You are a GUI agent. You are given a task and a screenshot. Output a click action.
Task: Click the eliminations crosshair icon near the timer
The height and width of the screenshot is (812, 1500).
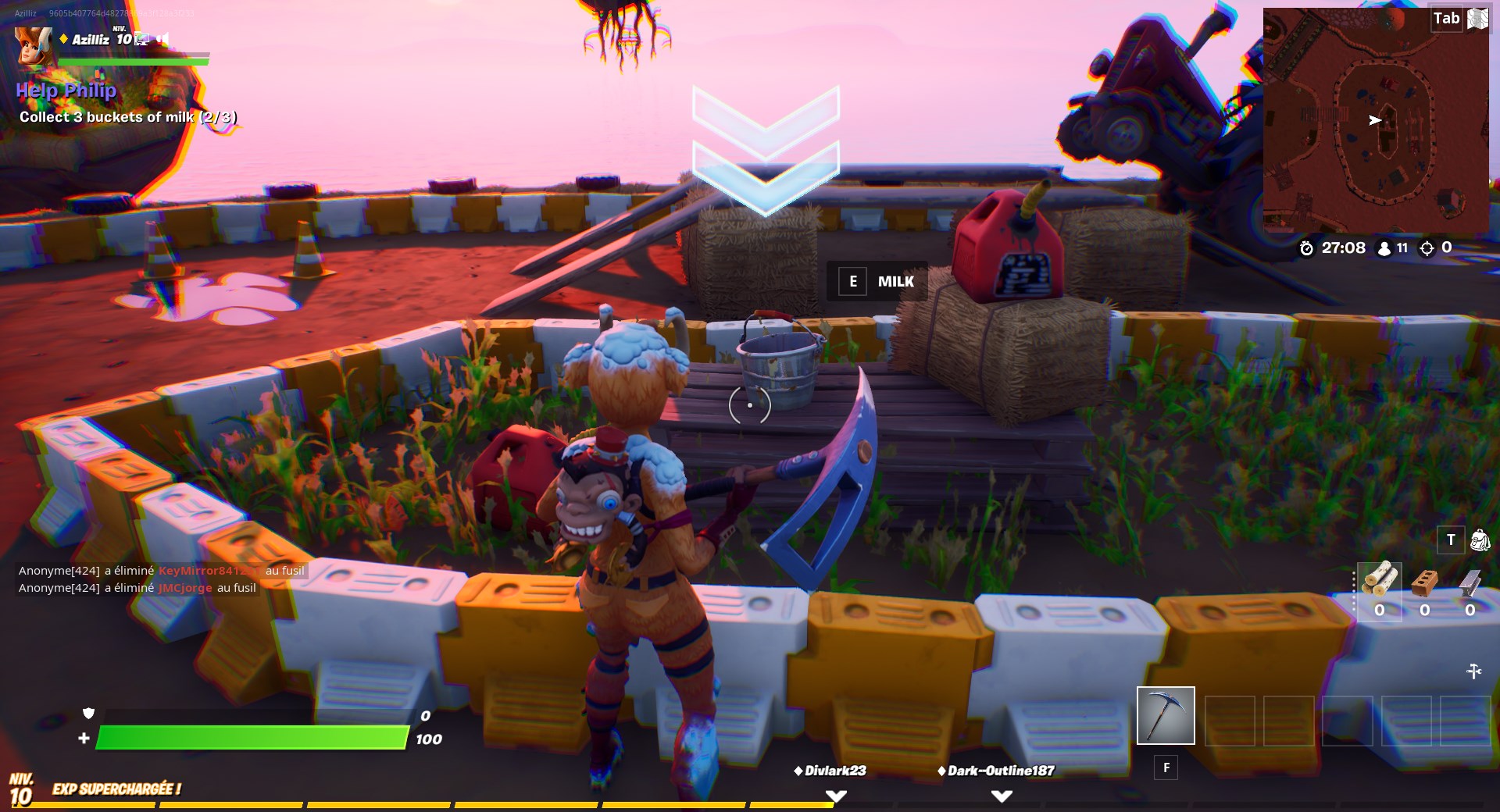(1429, 248)
